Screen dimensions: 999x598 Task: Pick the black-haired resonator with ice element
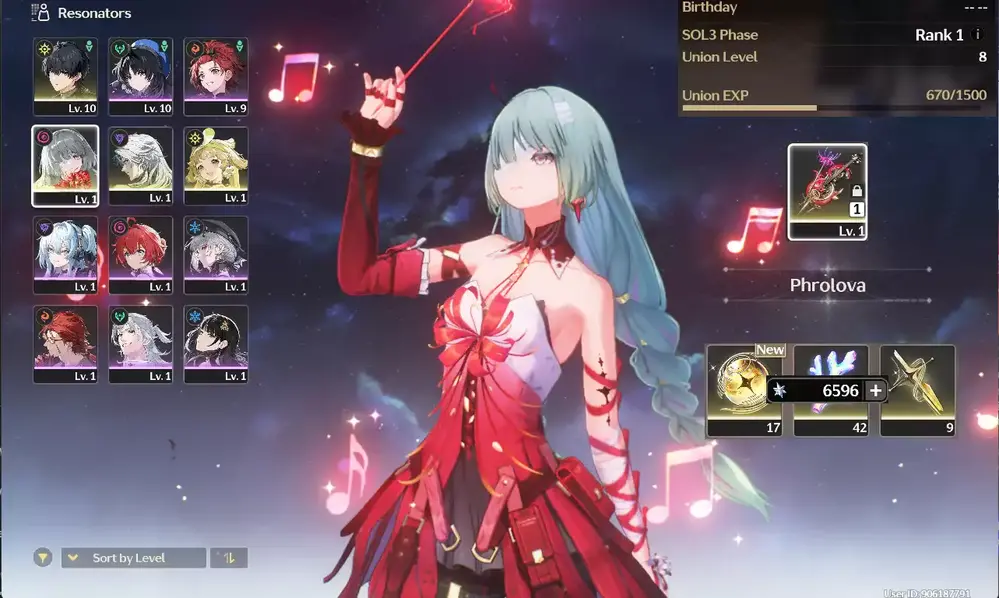click(x=215, y=344)
